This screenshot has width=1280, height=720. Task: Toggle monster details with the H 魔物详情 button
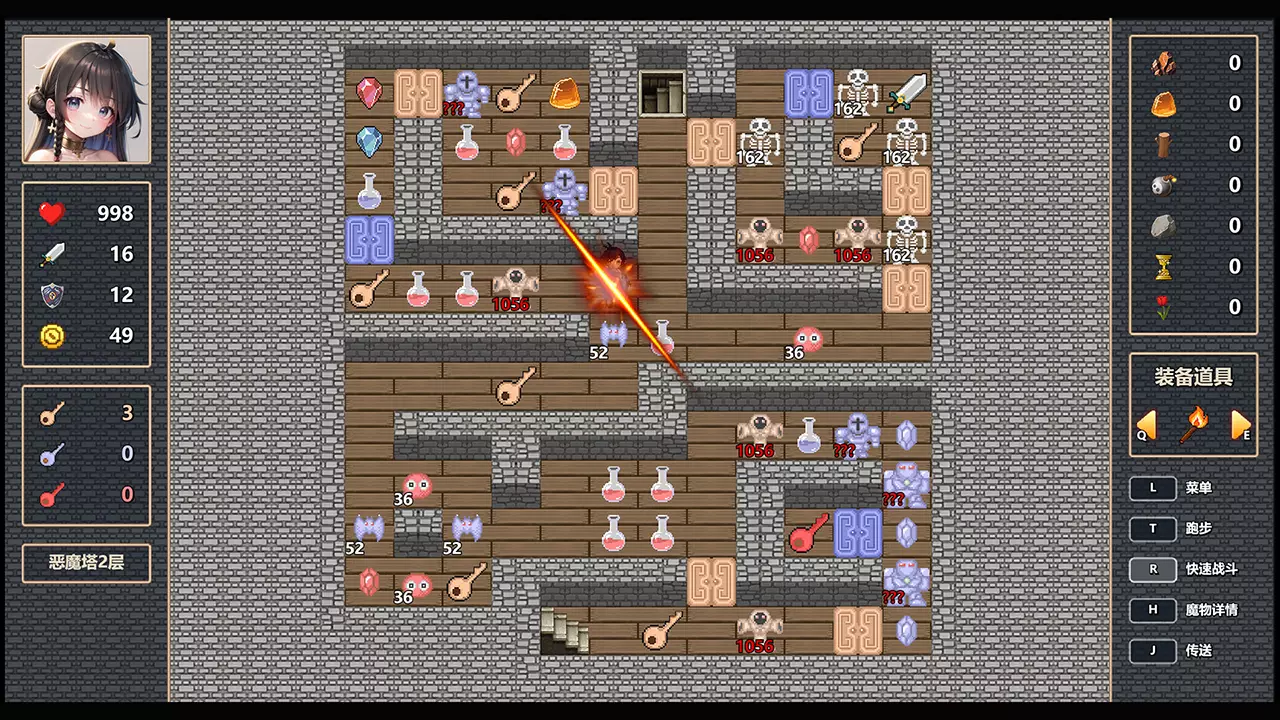pos(1153,609)
